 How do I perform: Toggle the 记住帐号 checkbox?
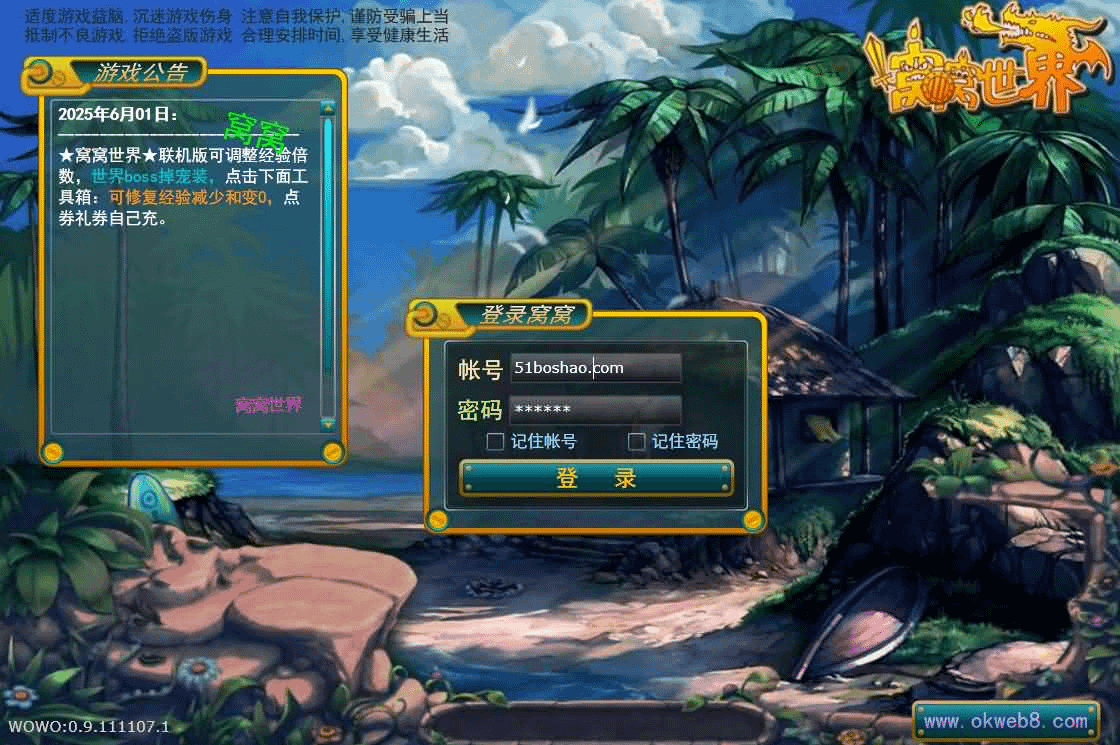pyautogui.click(x=495, y=441)
